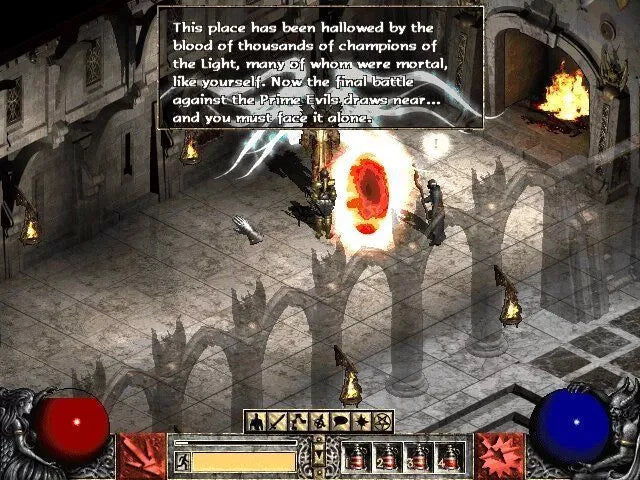Open the speech bubble message log

pyautogui.click(x=341, y=420)
